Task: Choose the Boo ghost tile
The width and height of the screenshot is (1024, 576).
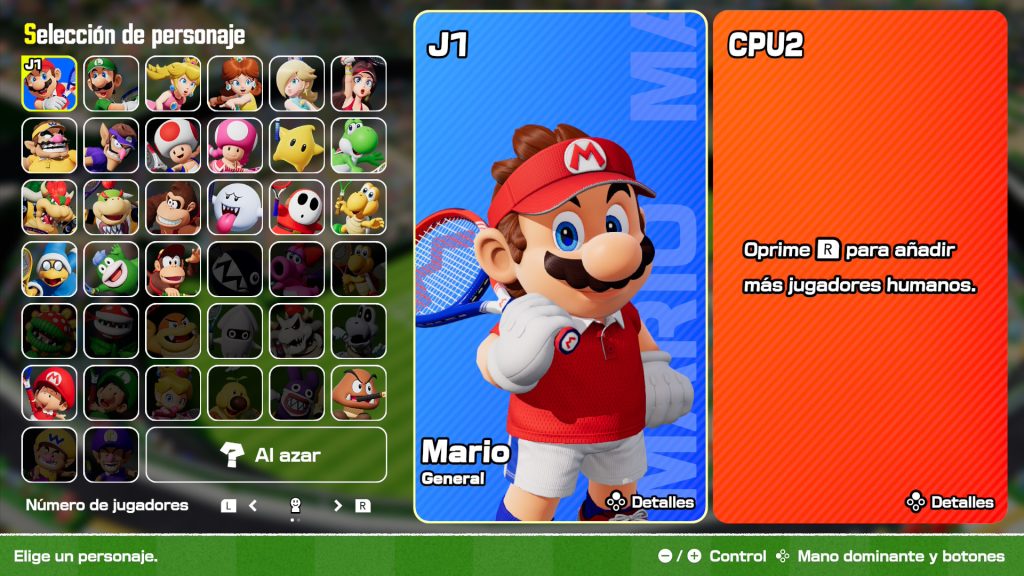Action: [235, 207]
